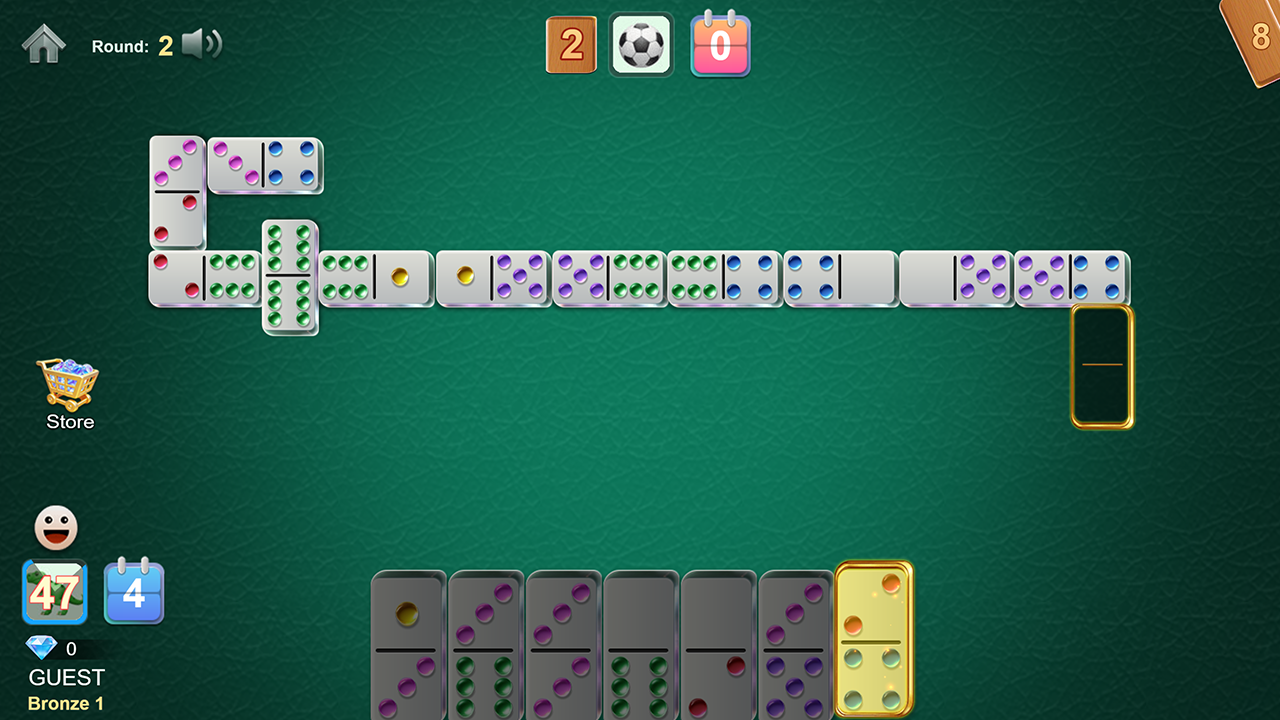Select the purple-over-green domino in hand
The image size is (1280, 720).
click(x=485, y=645)
